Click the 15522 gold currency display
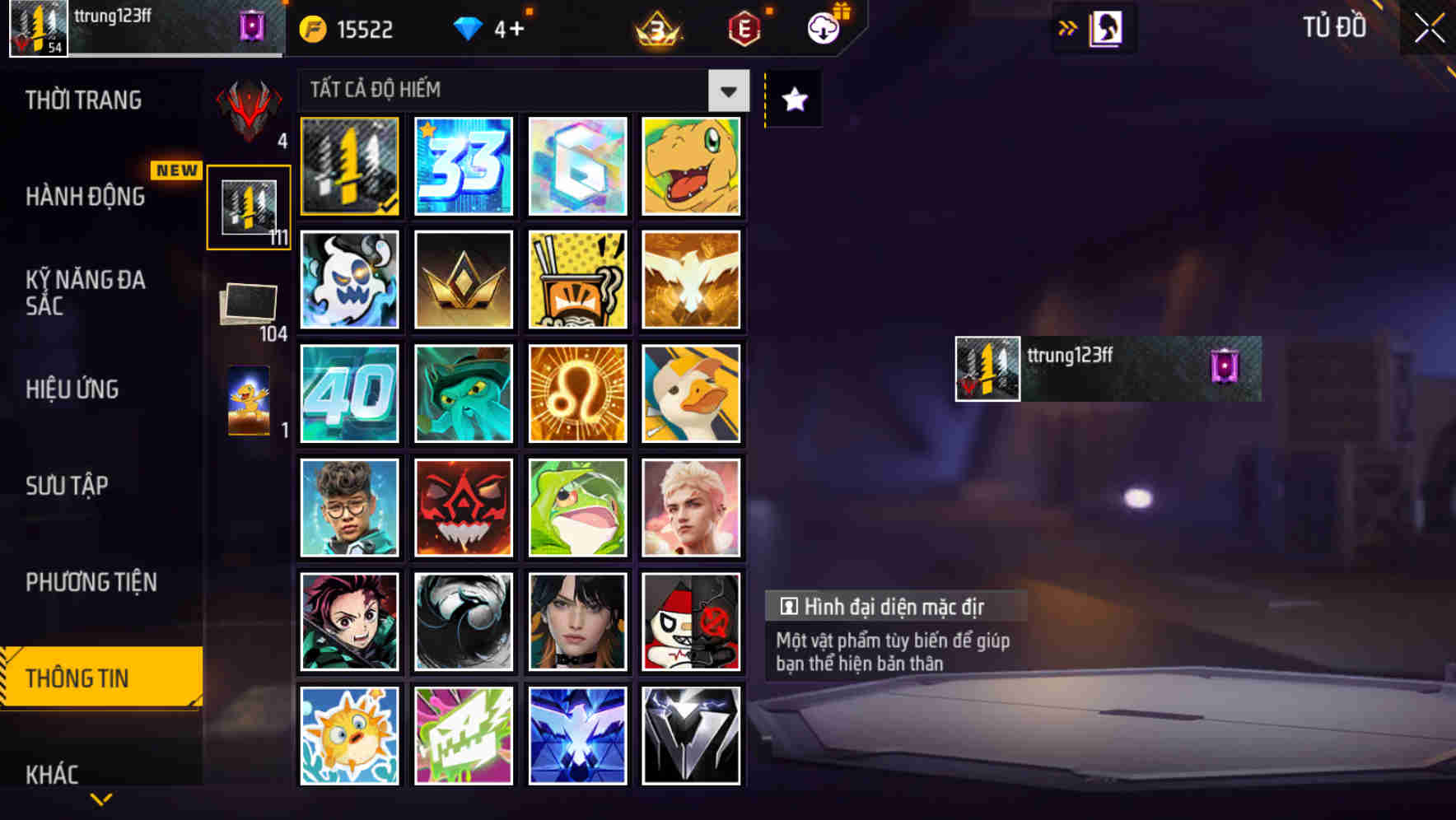The height and width of the screenshot is (820, 1456). [346, 27]
